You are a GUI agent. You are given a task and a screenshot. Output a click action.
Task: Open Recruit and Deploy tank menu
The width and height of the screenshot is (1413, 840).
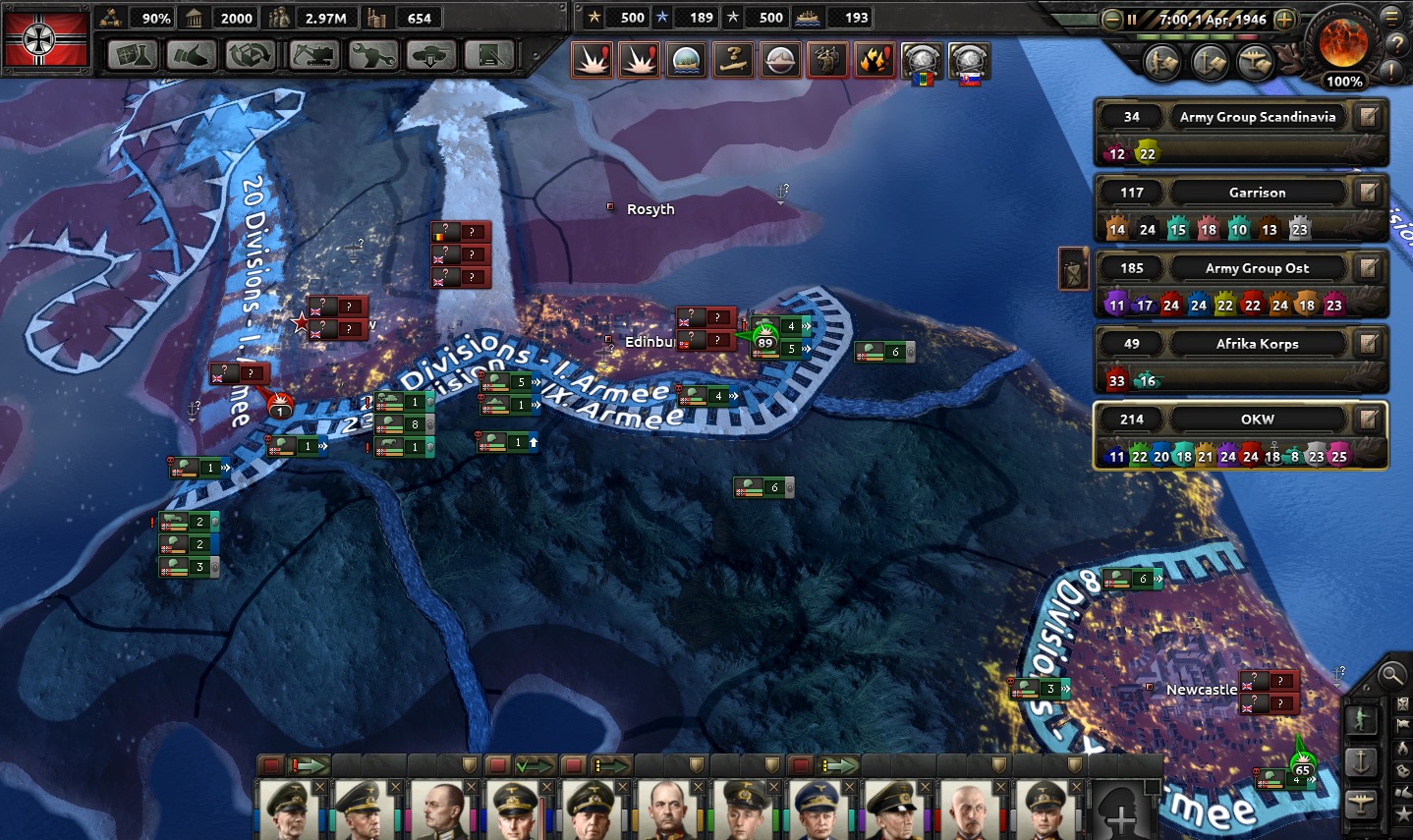pos(430,55)
